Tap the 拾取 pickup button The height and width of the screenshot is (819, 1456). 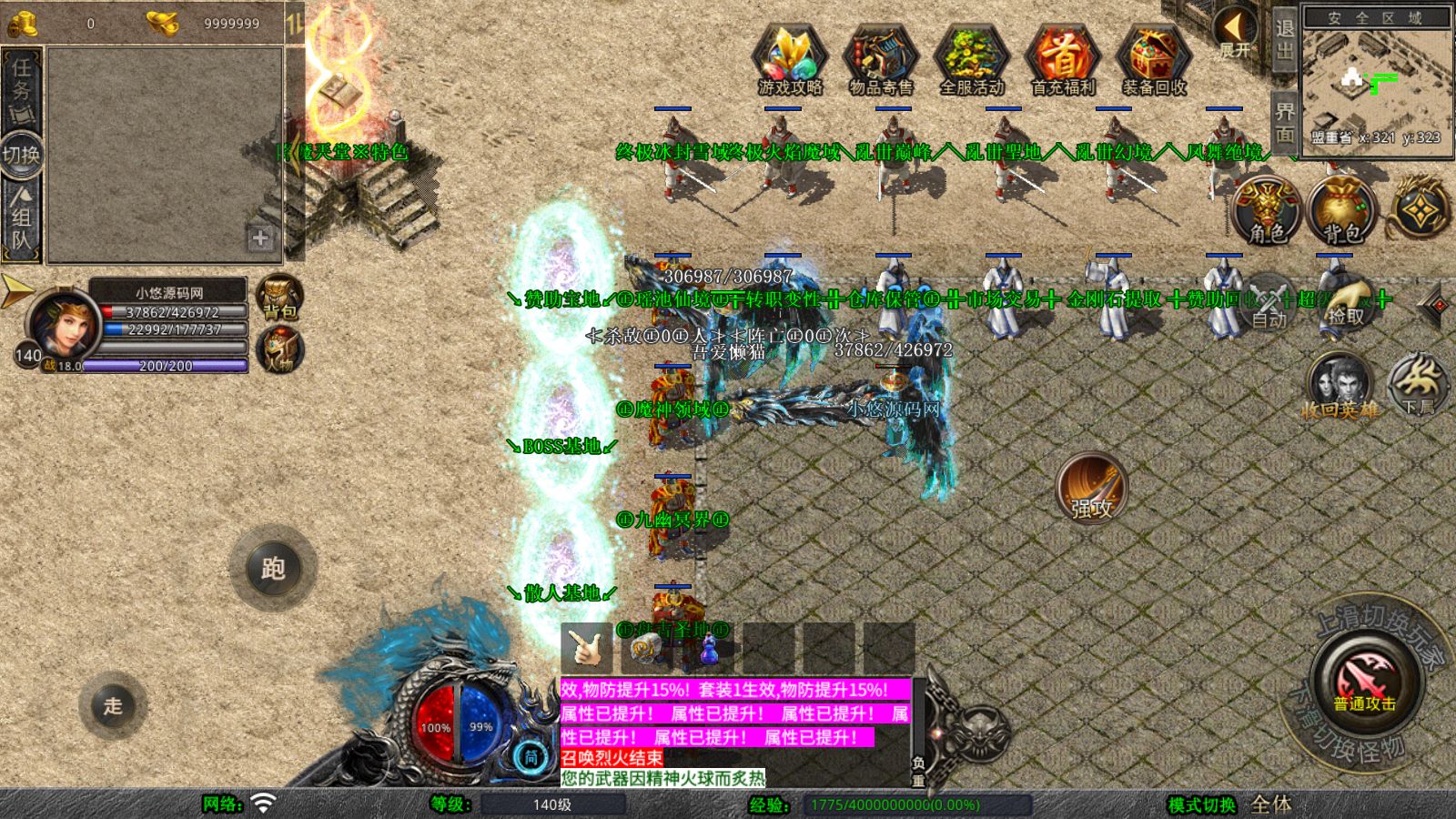1346,303
